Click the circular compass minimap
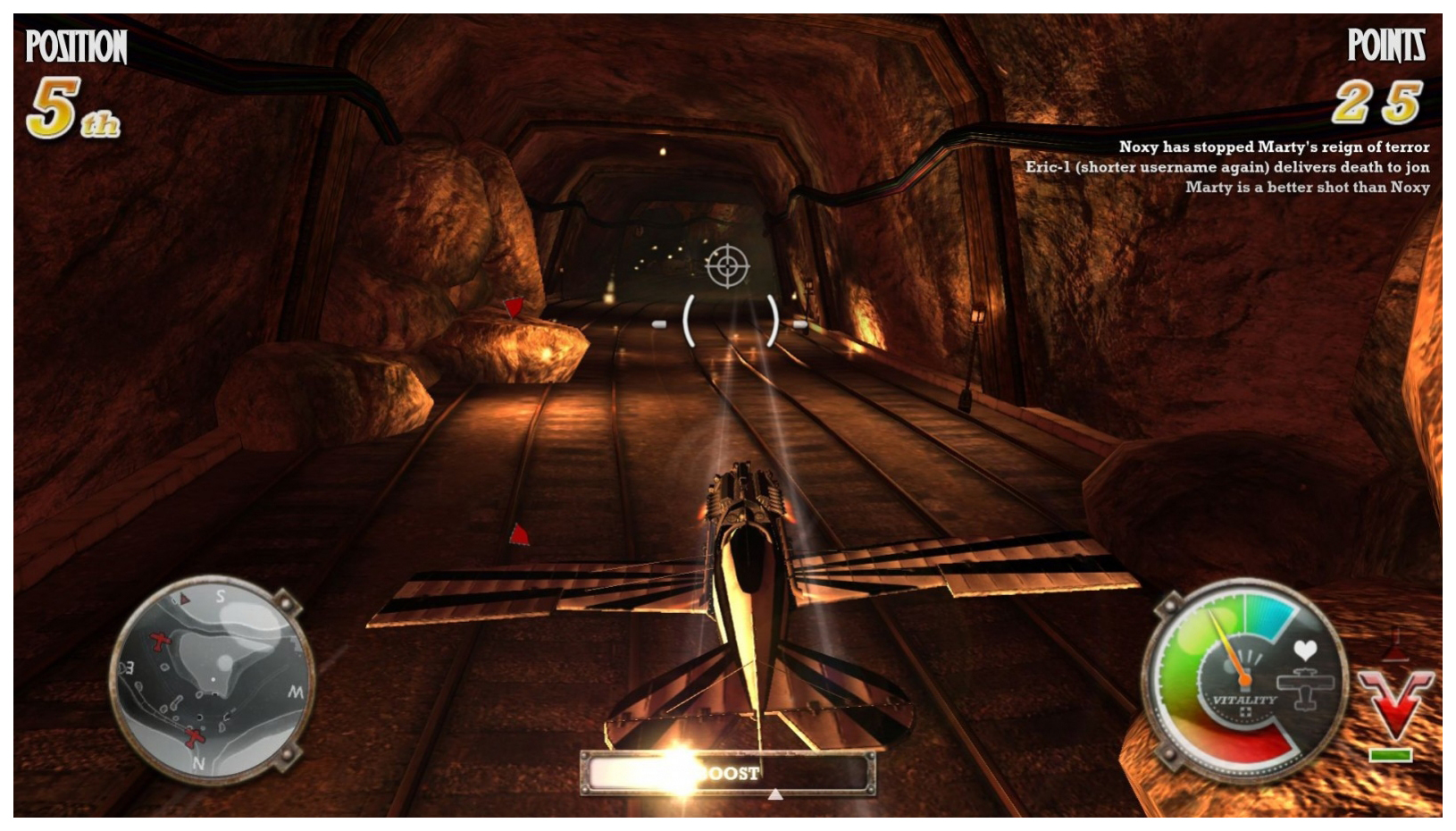1456x831 pixels. (x=212, y=678)
